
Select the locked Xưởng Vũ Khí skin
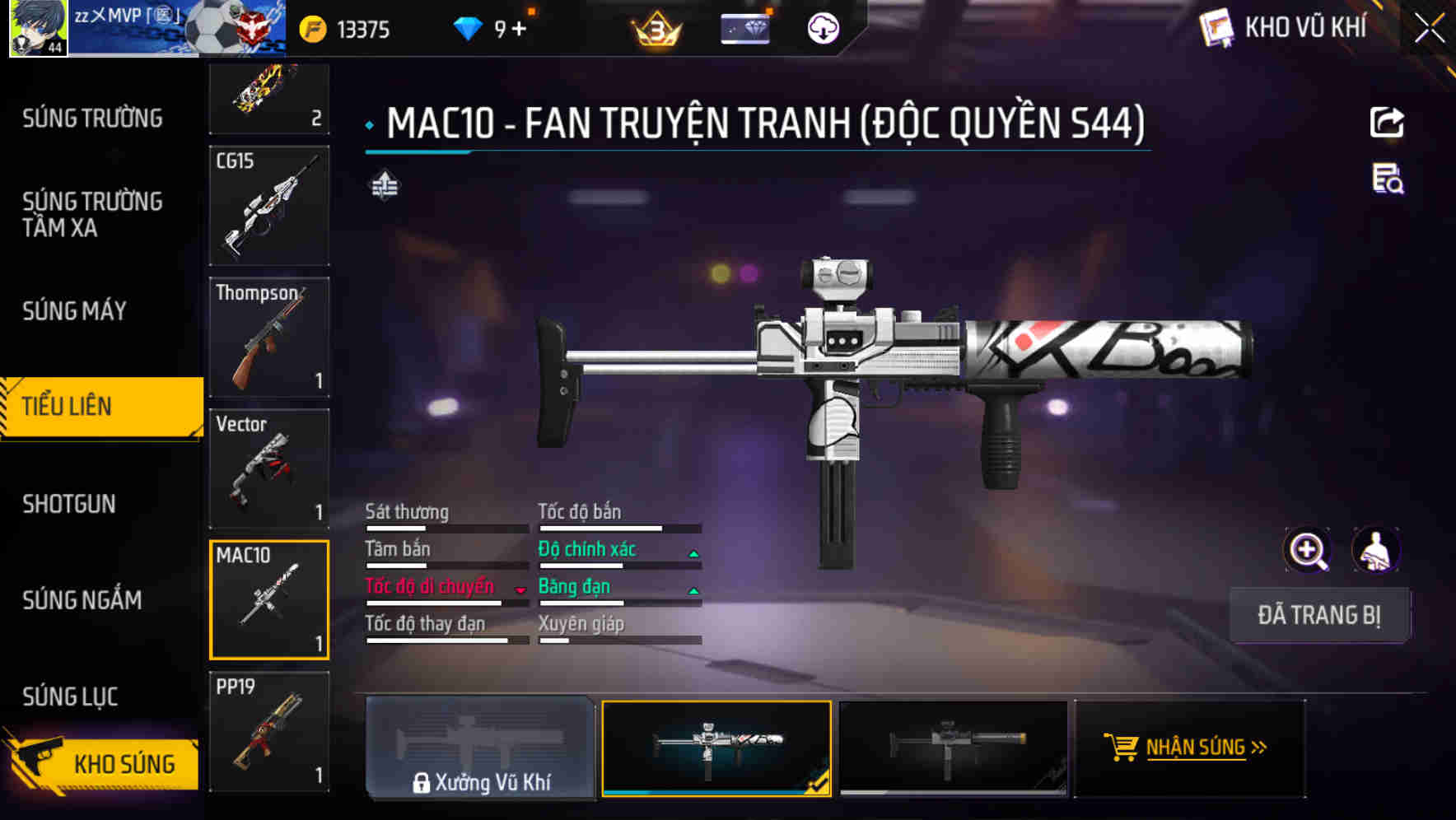tap(480, 748)
